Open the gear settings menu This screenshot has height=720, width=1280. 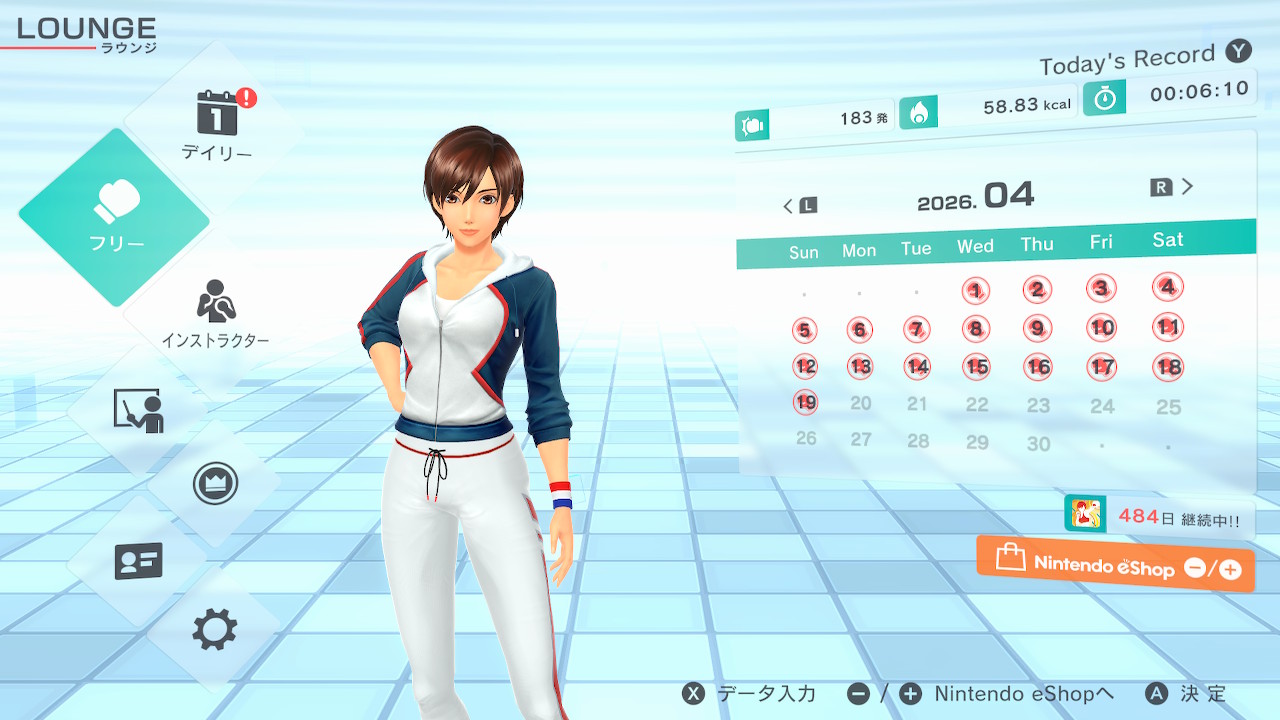214,630
